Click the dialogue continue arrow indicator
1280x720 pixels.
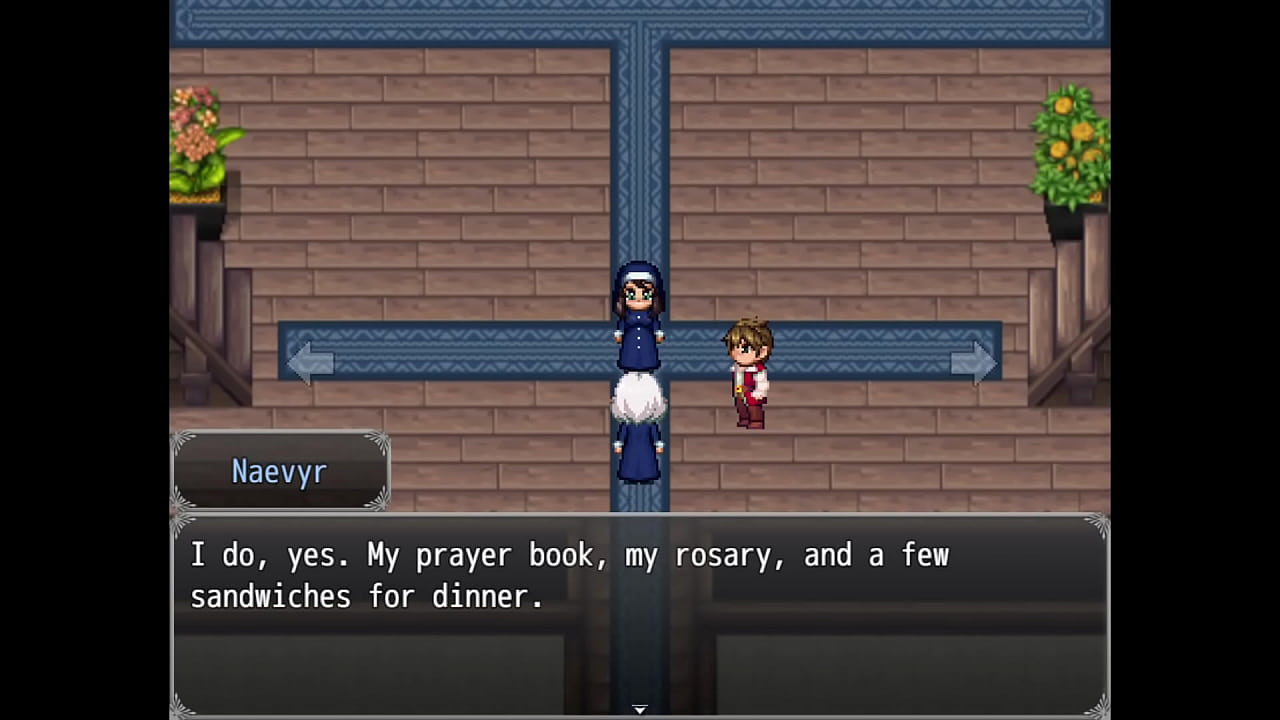(x=640, y=709)
